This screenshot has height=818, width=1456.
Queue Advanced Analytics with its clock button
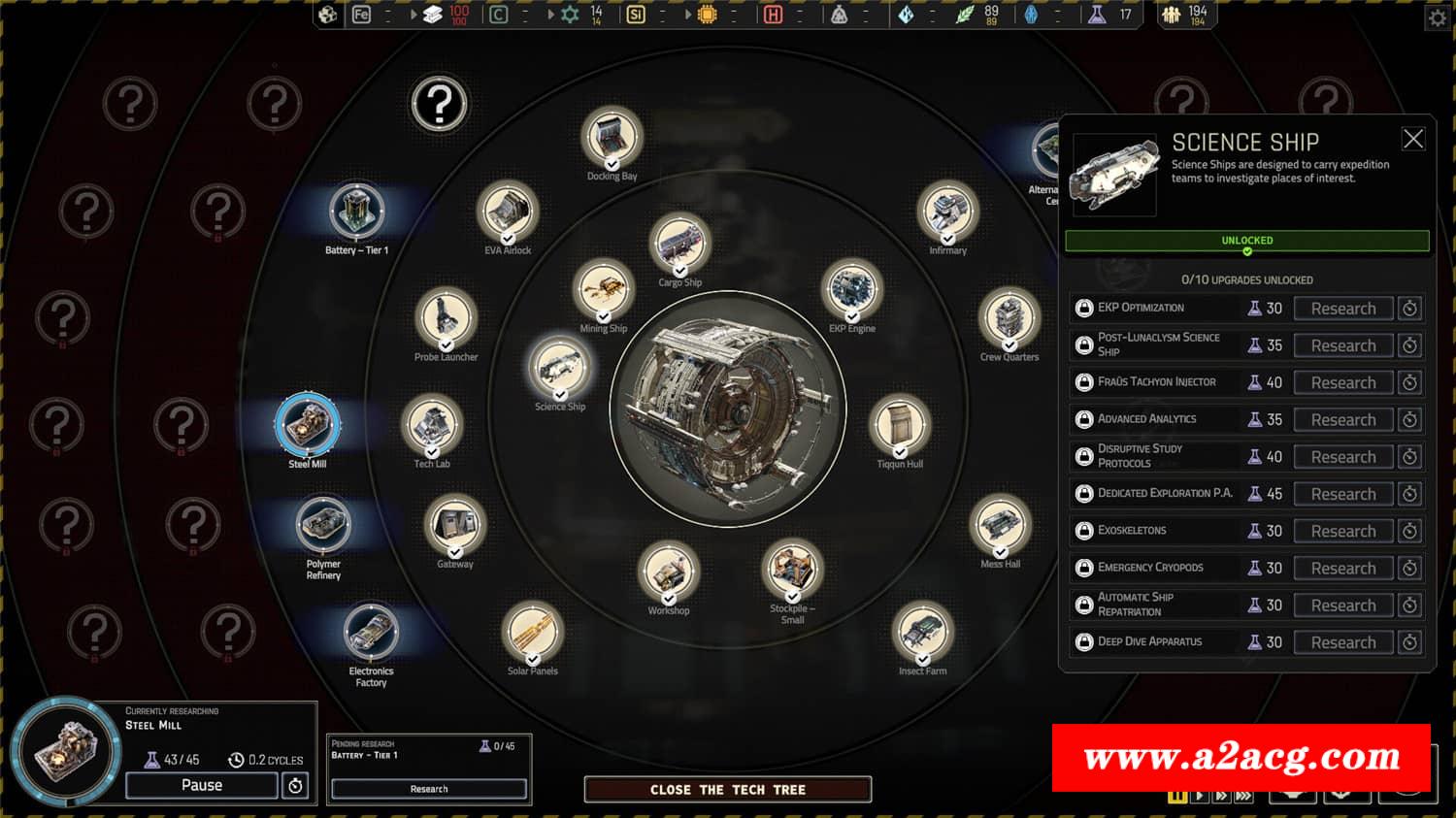click(x=1410, y=420)
